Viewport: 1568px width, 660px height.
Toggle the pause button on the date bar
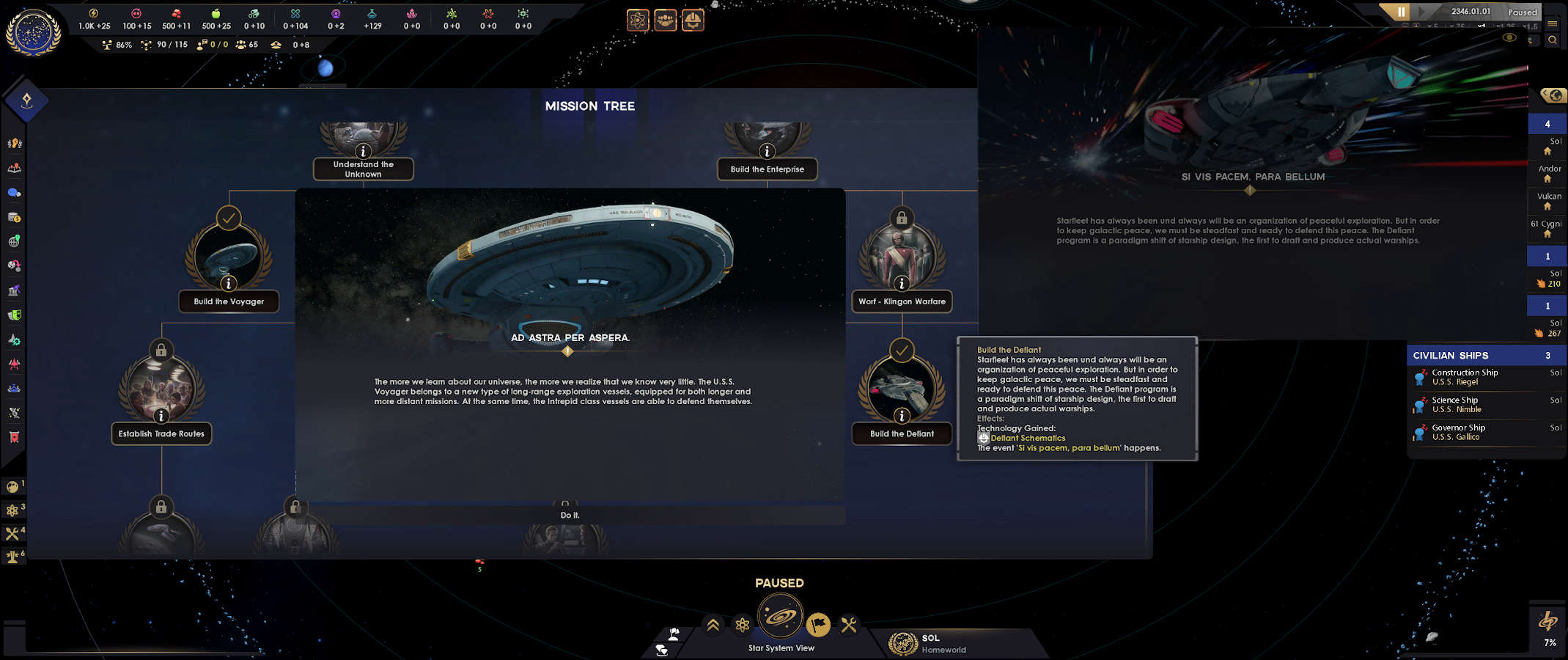[1401, 12]
